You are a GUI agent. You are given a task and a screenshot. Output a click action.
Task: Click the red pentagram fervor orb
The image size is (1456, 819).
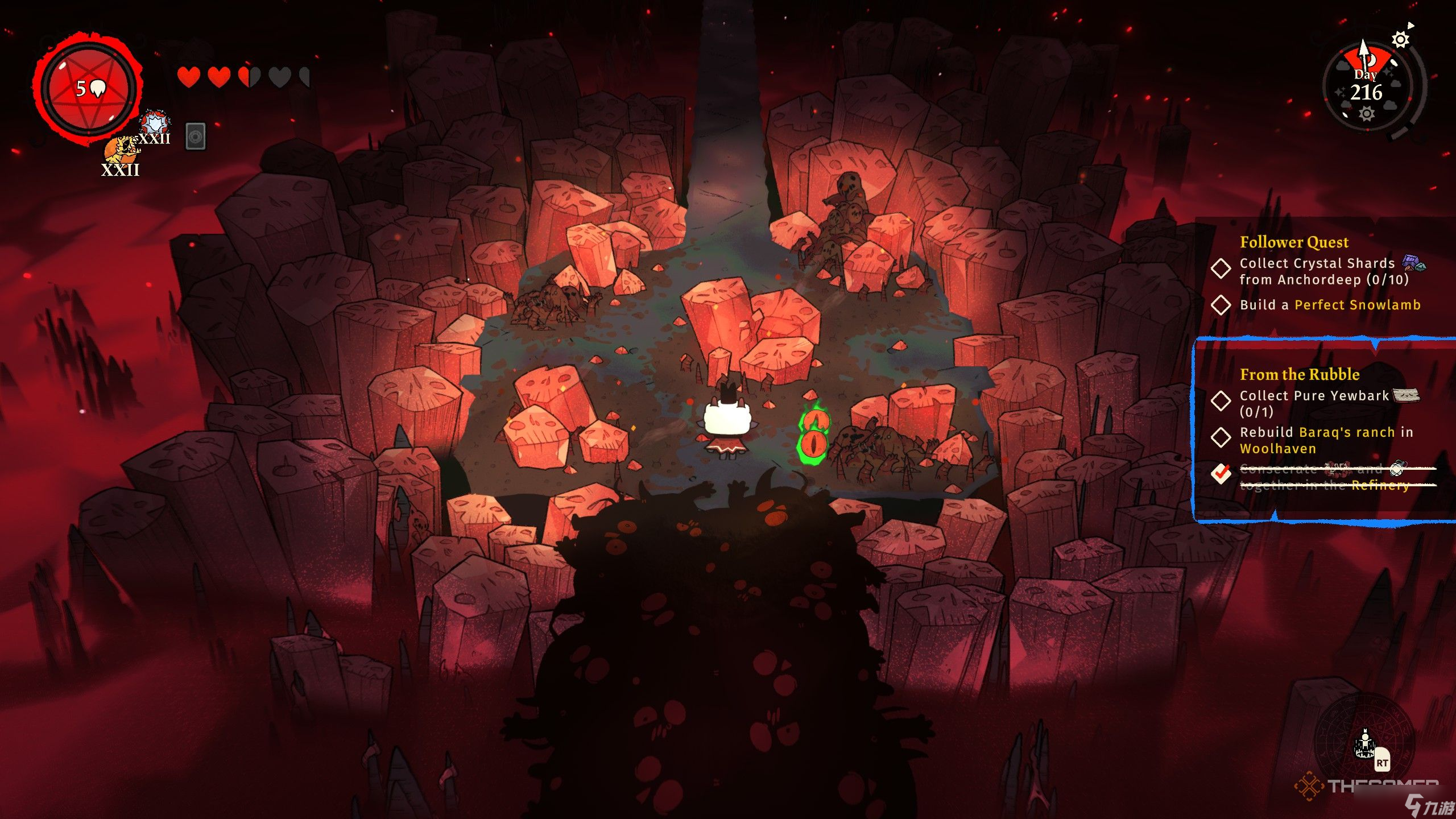tap(89, 89)
